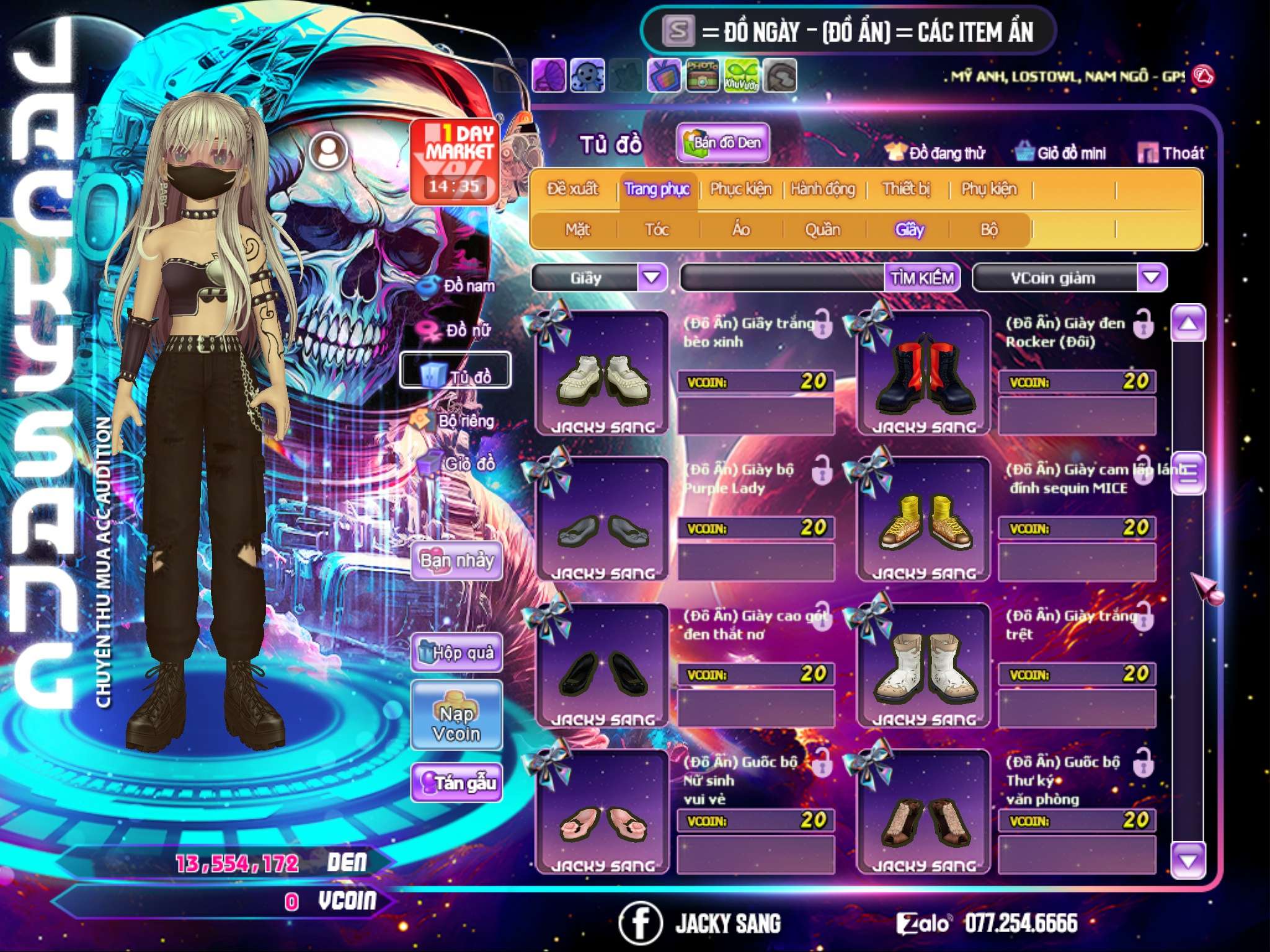Switch to the Phục kiện tab
1270x952 pixels.
pyautogui.click(x=740, y=189)
